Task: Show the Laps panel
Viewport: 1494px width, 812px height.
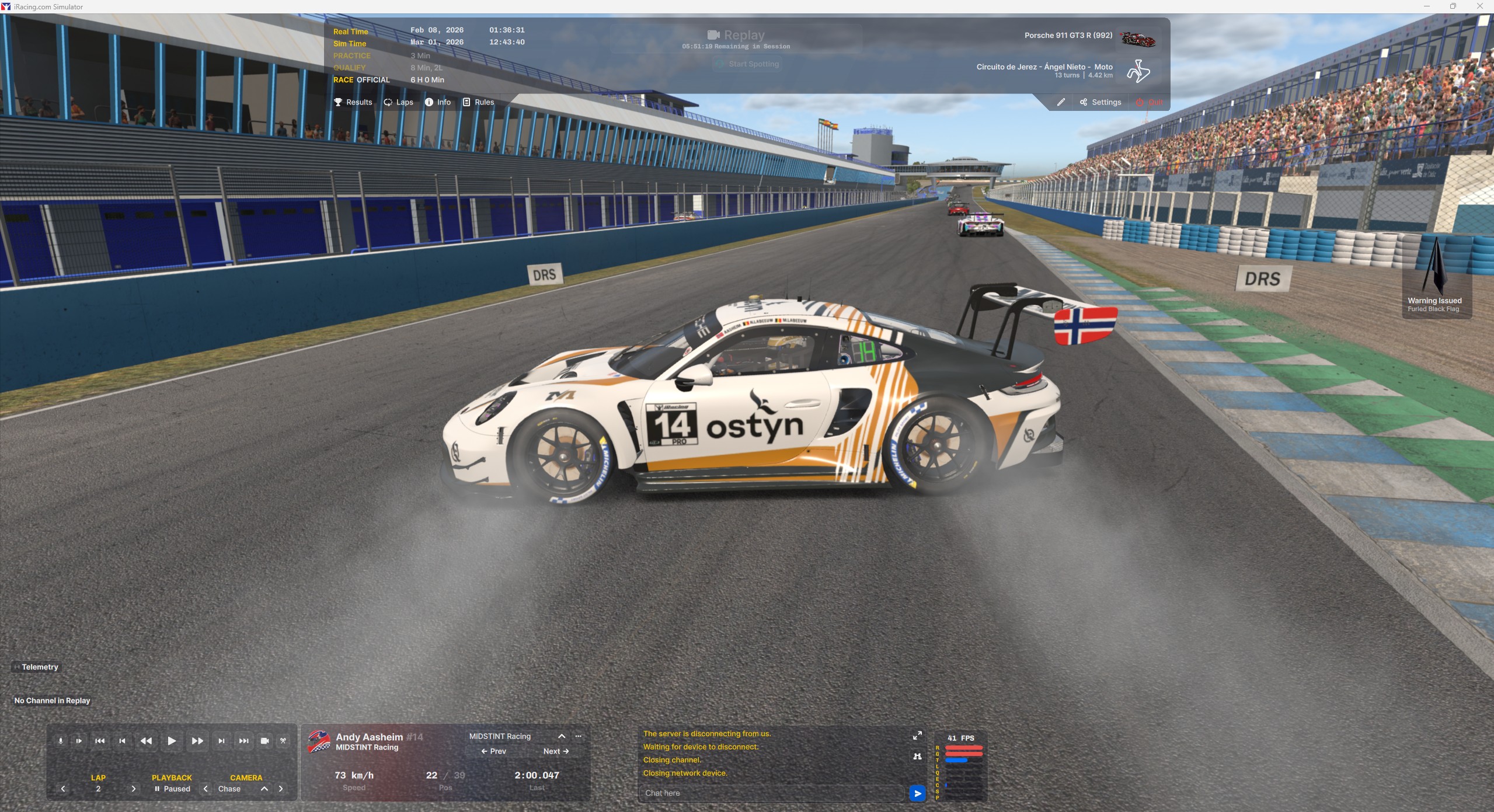Action: [x=399, y=102]
